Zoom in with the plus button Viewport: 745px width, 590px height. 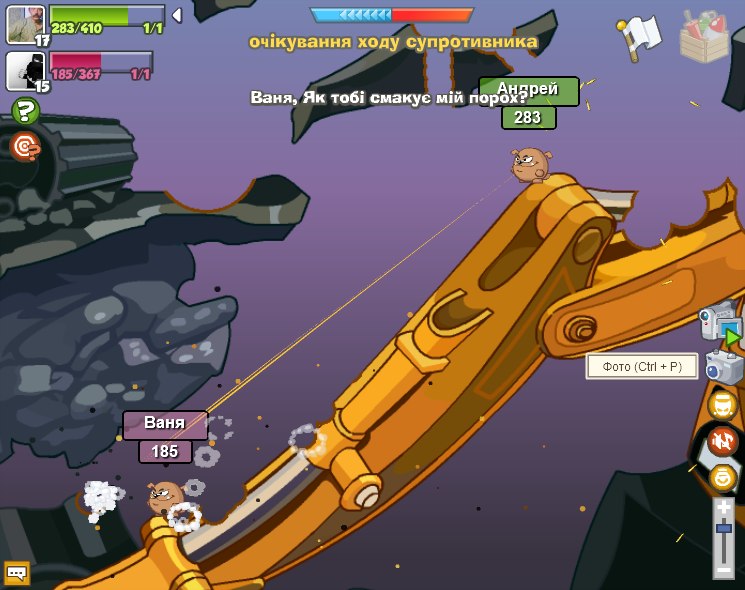pos(724,508)
